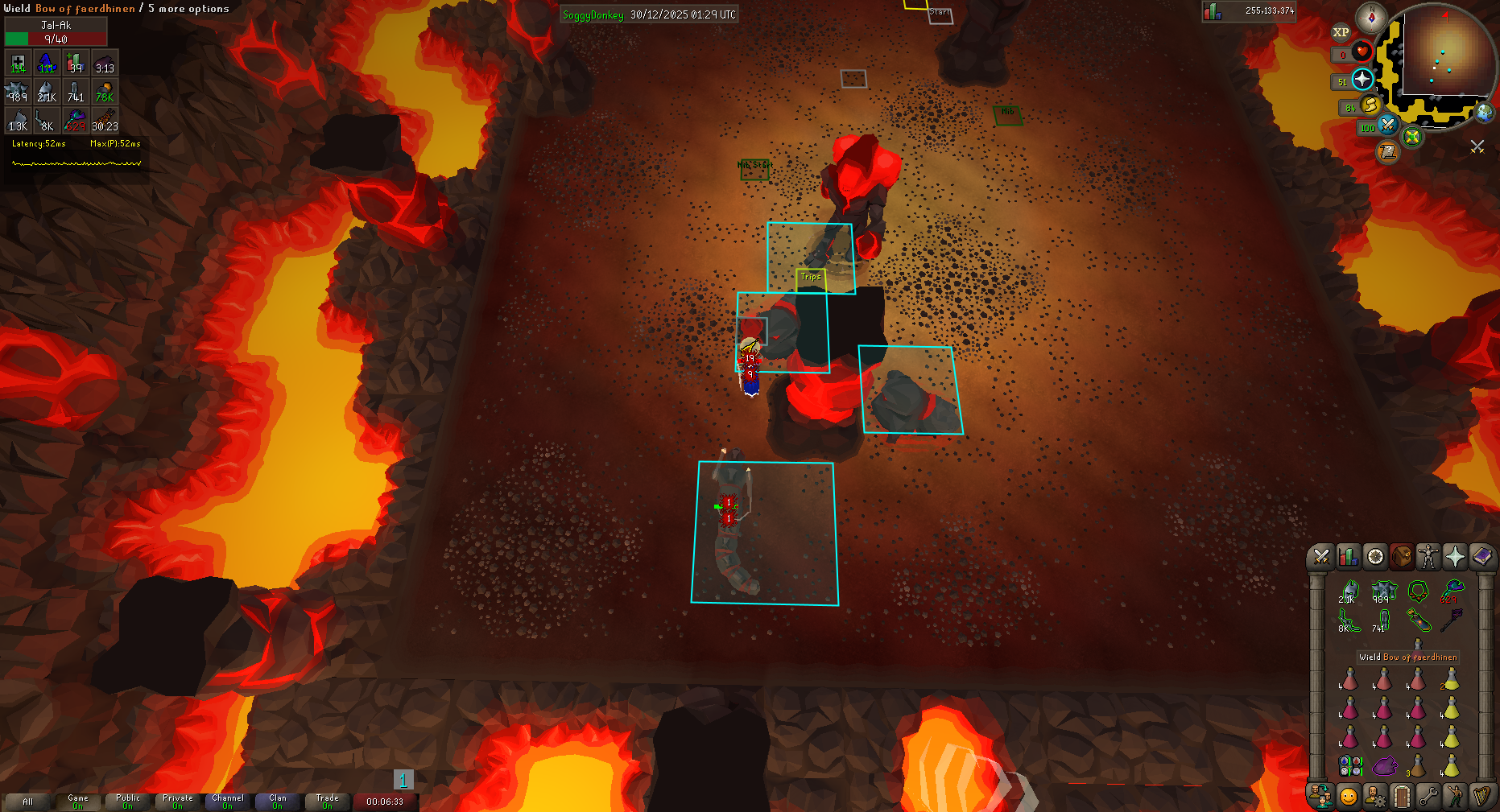Open the Settings wrench tab
Screen dimensions: 1500x812
[x=1428, y=797]
